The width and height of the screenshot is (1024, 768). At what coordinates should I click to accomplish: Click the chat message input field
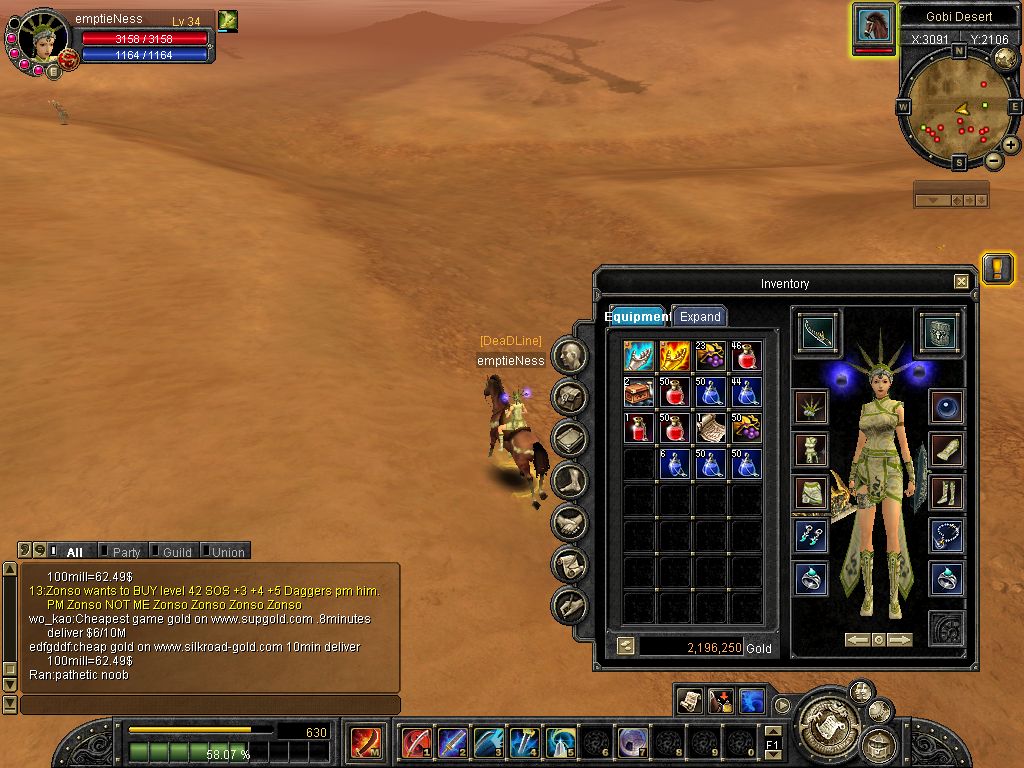click(x=210, y=705)
